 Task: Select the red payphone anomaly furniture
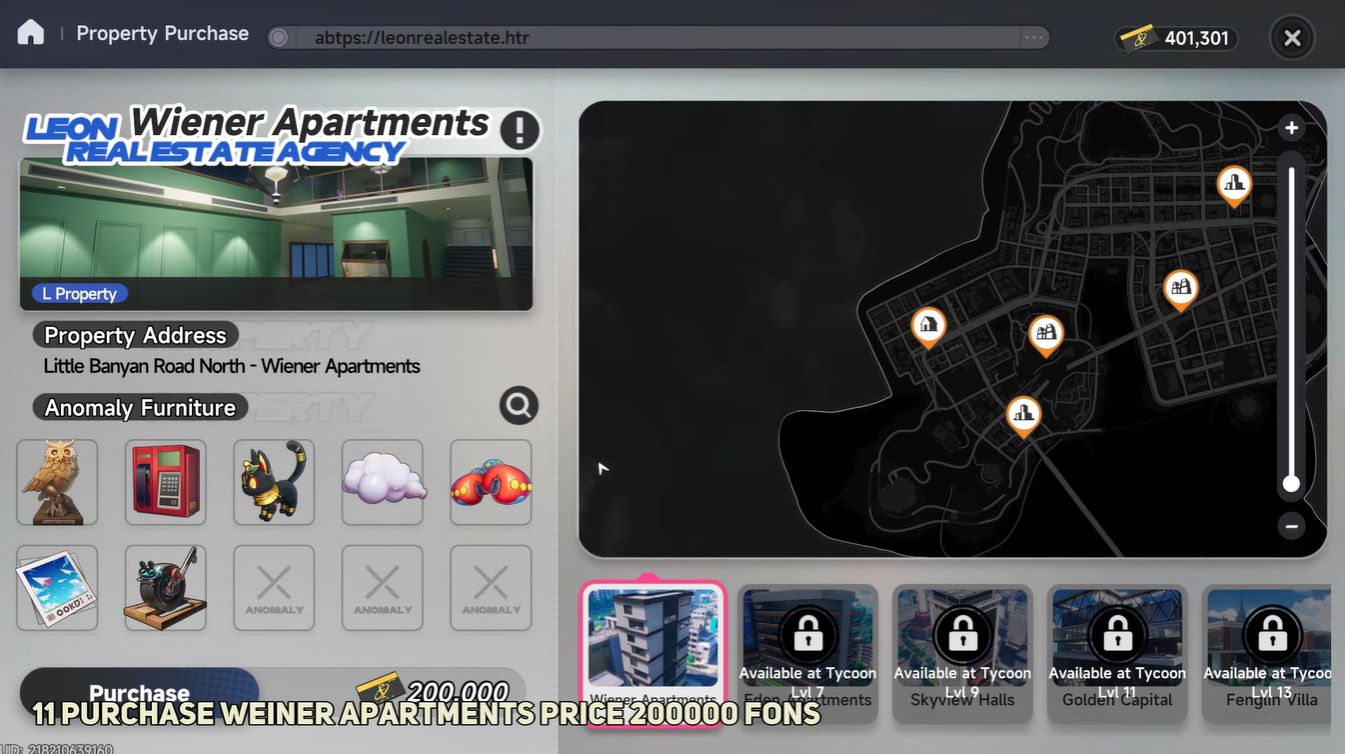pyautogui.click(x=165, y=481)
